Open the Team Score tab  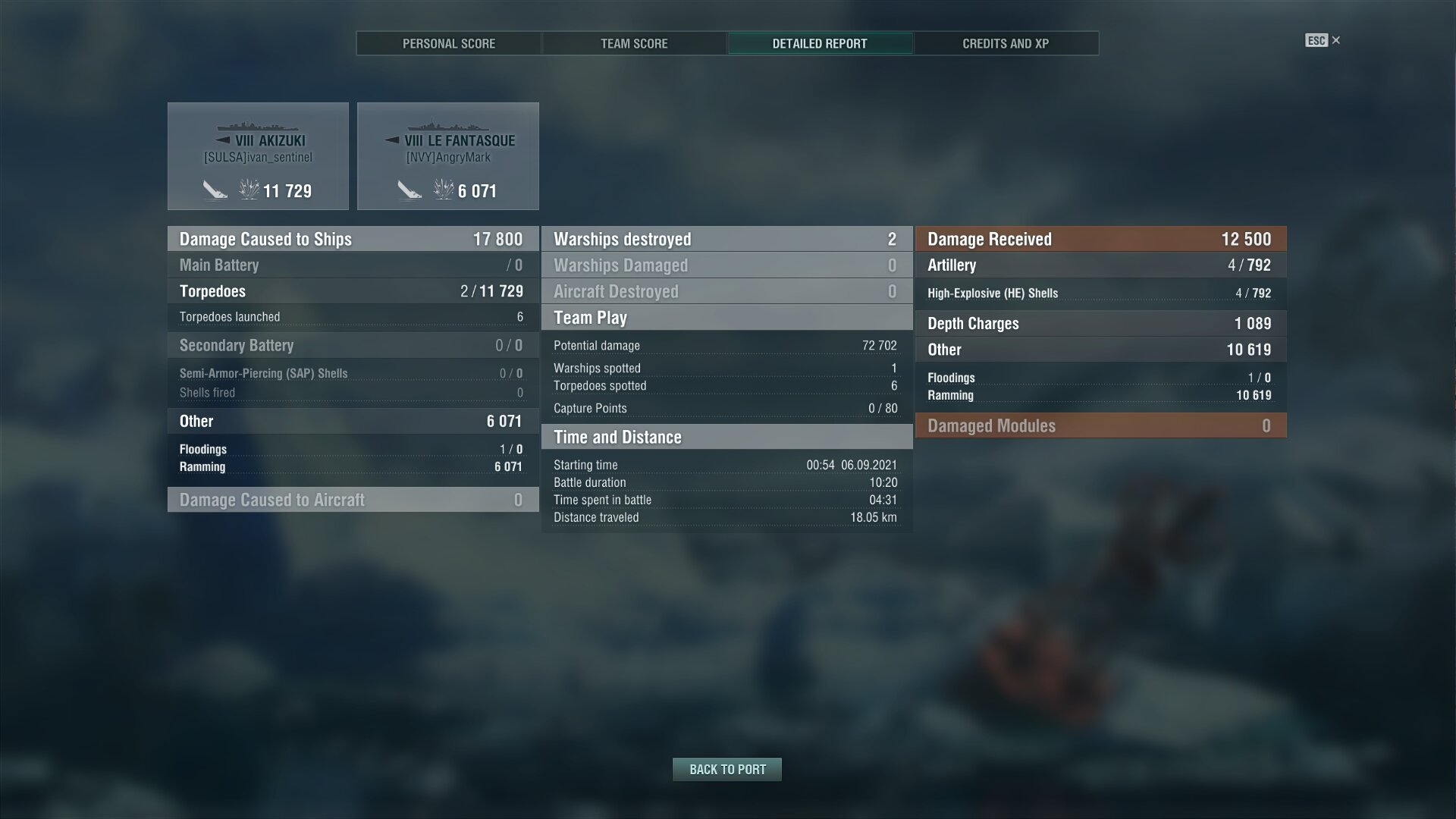coord(634,44)
